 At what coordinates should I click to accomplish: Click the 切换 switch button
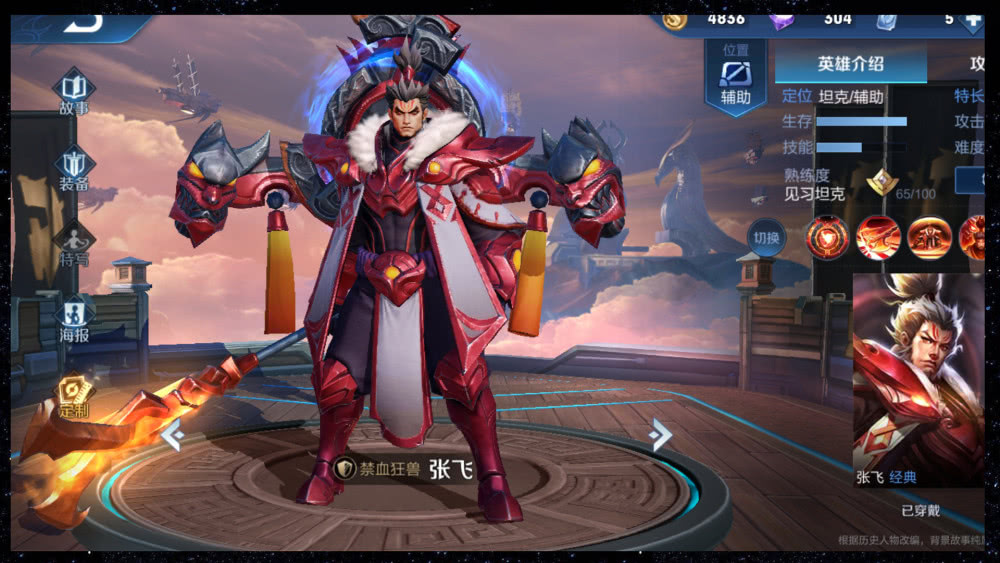click(x=766, y=237)
